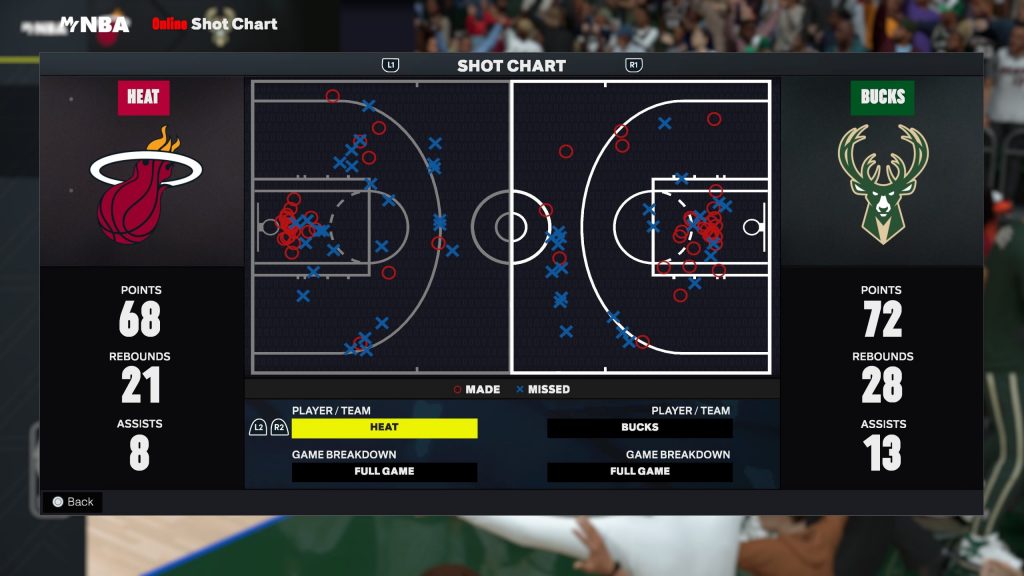Viewport: 1024px width, 576px height.
Task: Go back using the Back button
Action: pos(72,502)
